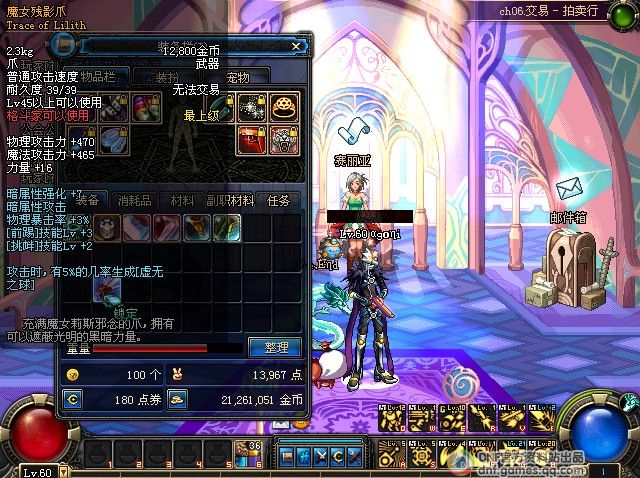The height and width of the screenshot is (478, 640).
Task: Open the 装扮 avatar tab
Action: click(167, 77)
